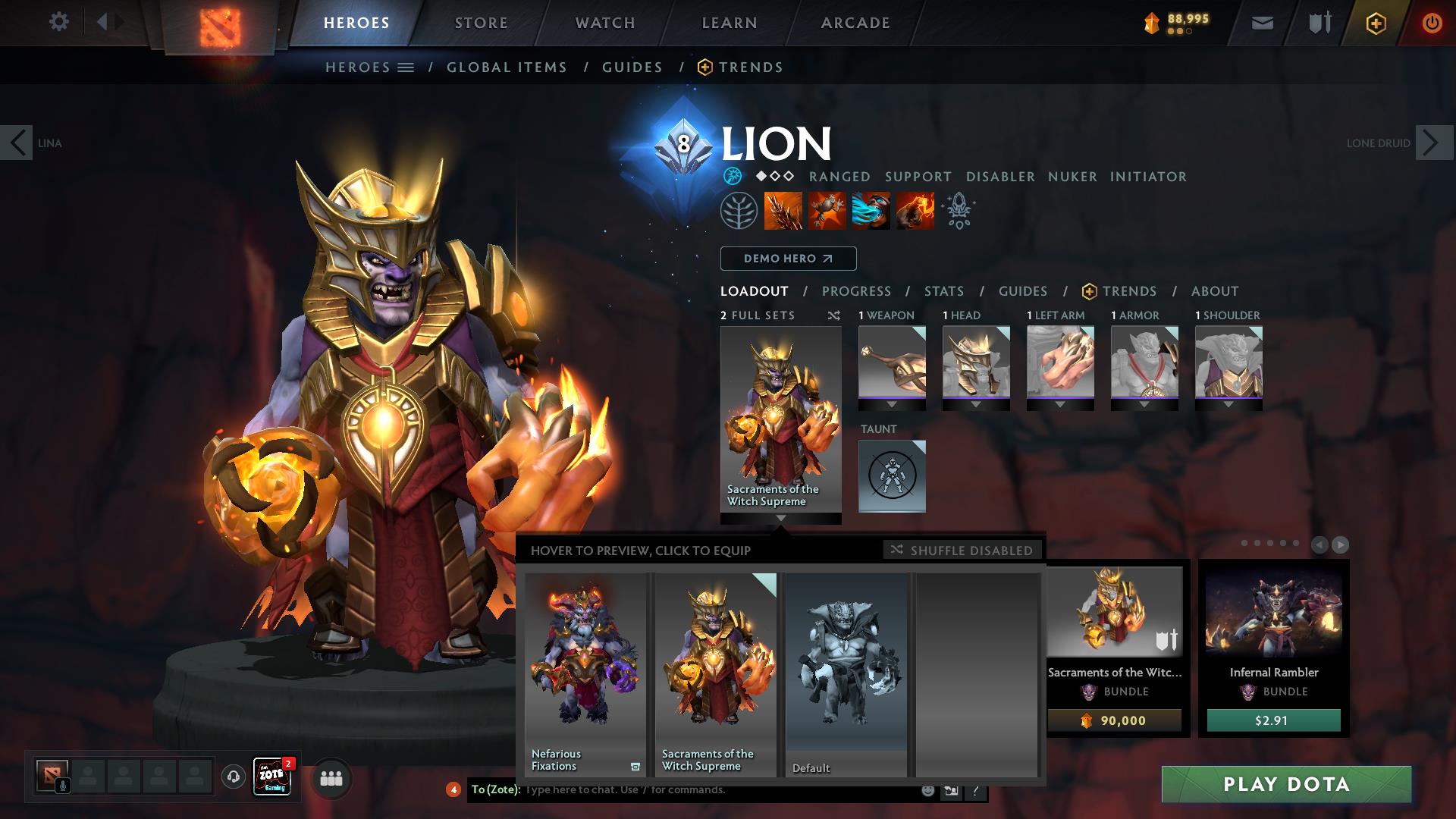Buy the Infernal Rambler bundle for $2.91

pos(1273,720)
